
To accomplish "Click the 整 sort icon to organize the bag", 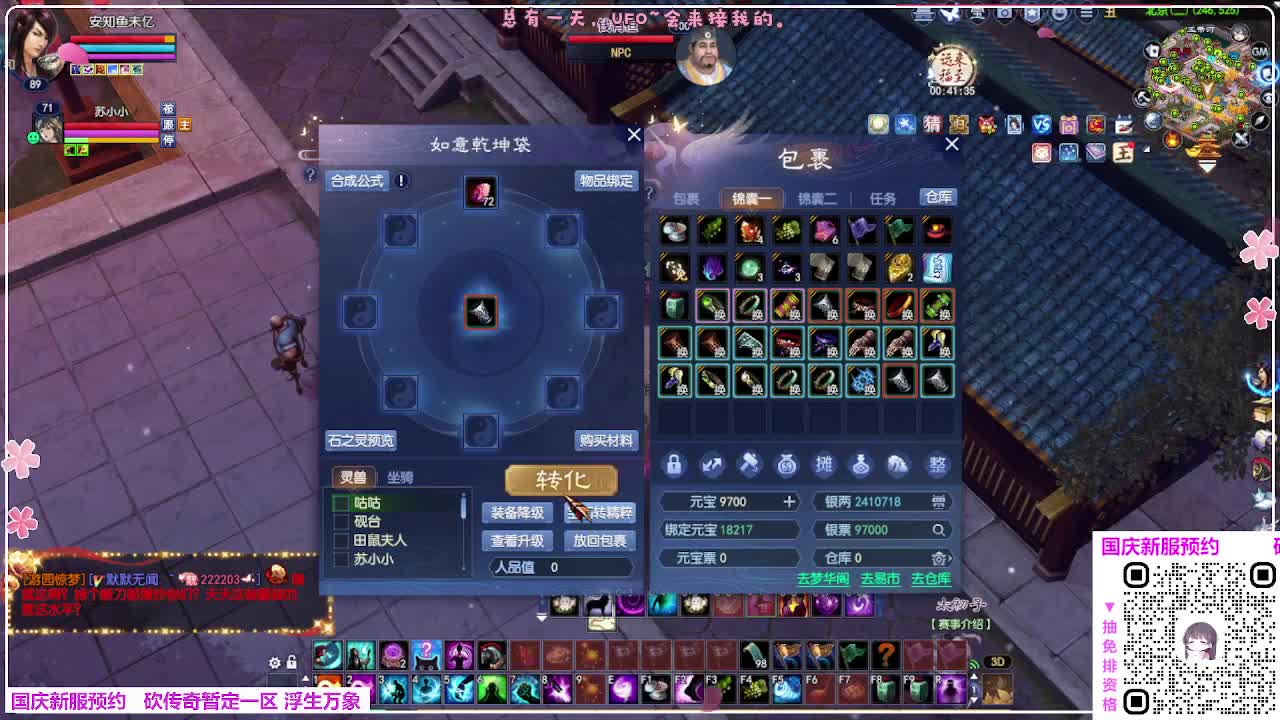I will [936, 464].
